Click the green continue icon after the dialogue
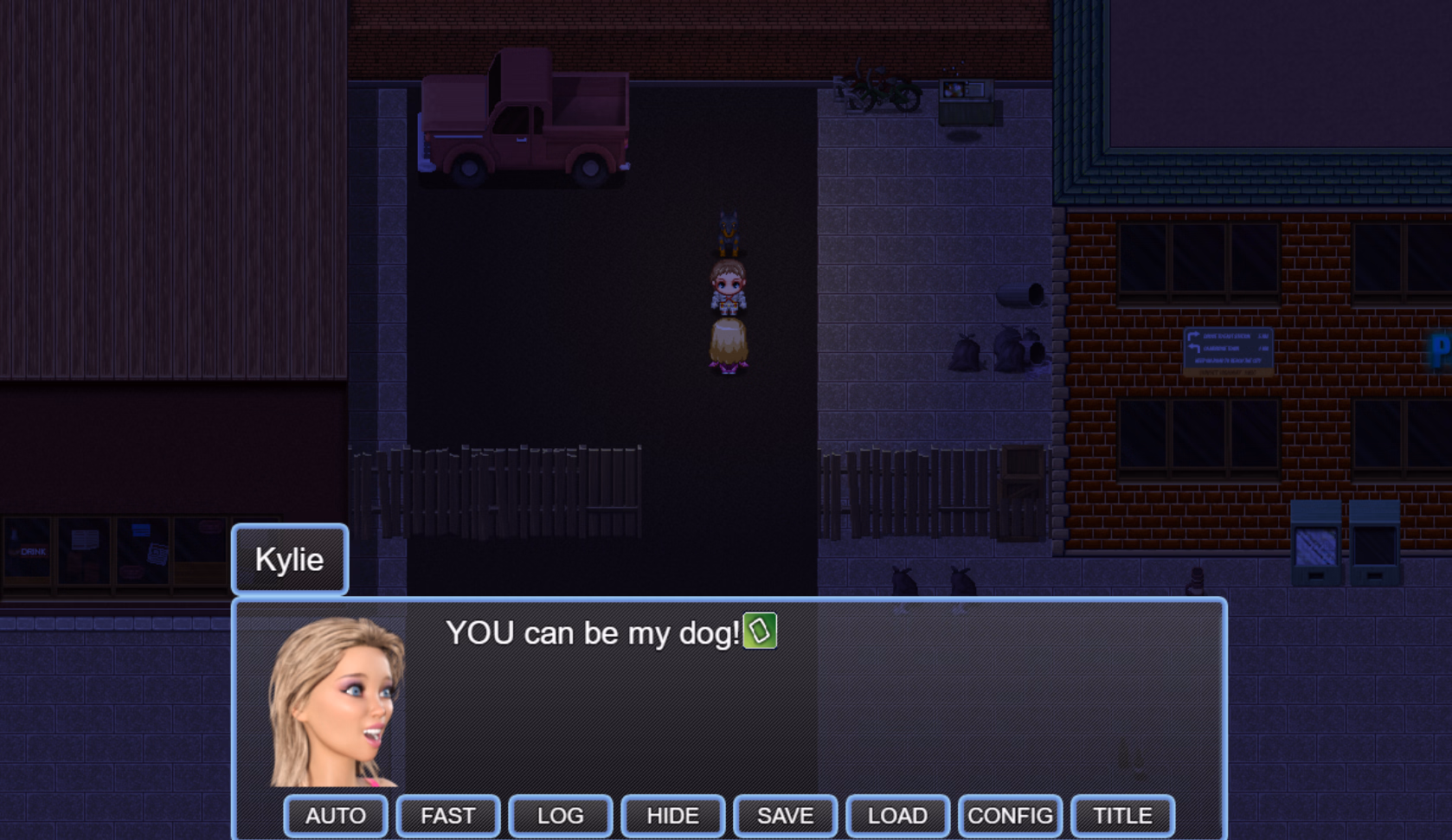Screen dimensions: 1452x840 point(760,631)
